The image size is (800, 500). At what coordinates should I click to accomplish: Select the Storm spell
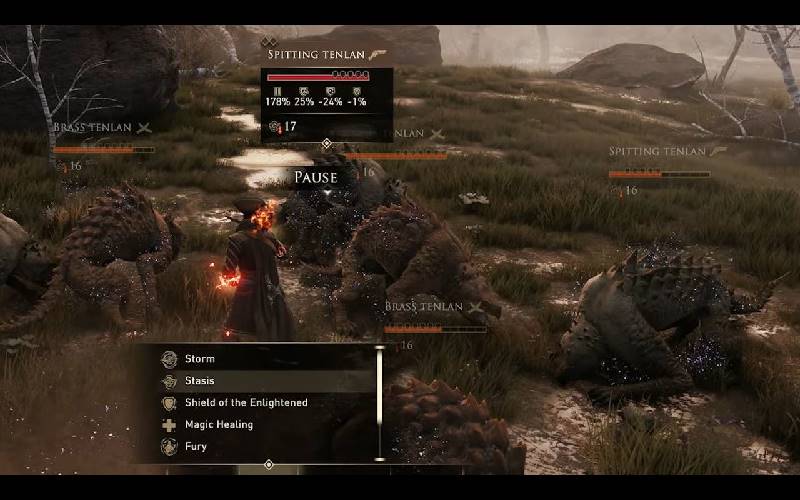(x=200, y=359)
